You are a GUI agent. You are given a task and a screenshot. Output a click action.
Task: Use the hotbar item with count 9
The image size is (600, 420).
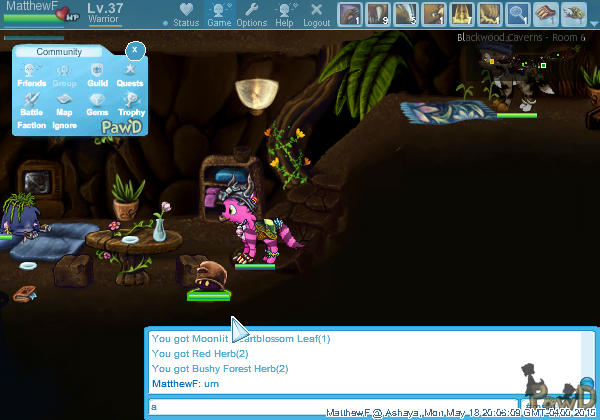coord(378,14)
